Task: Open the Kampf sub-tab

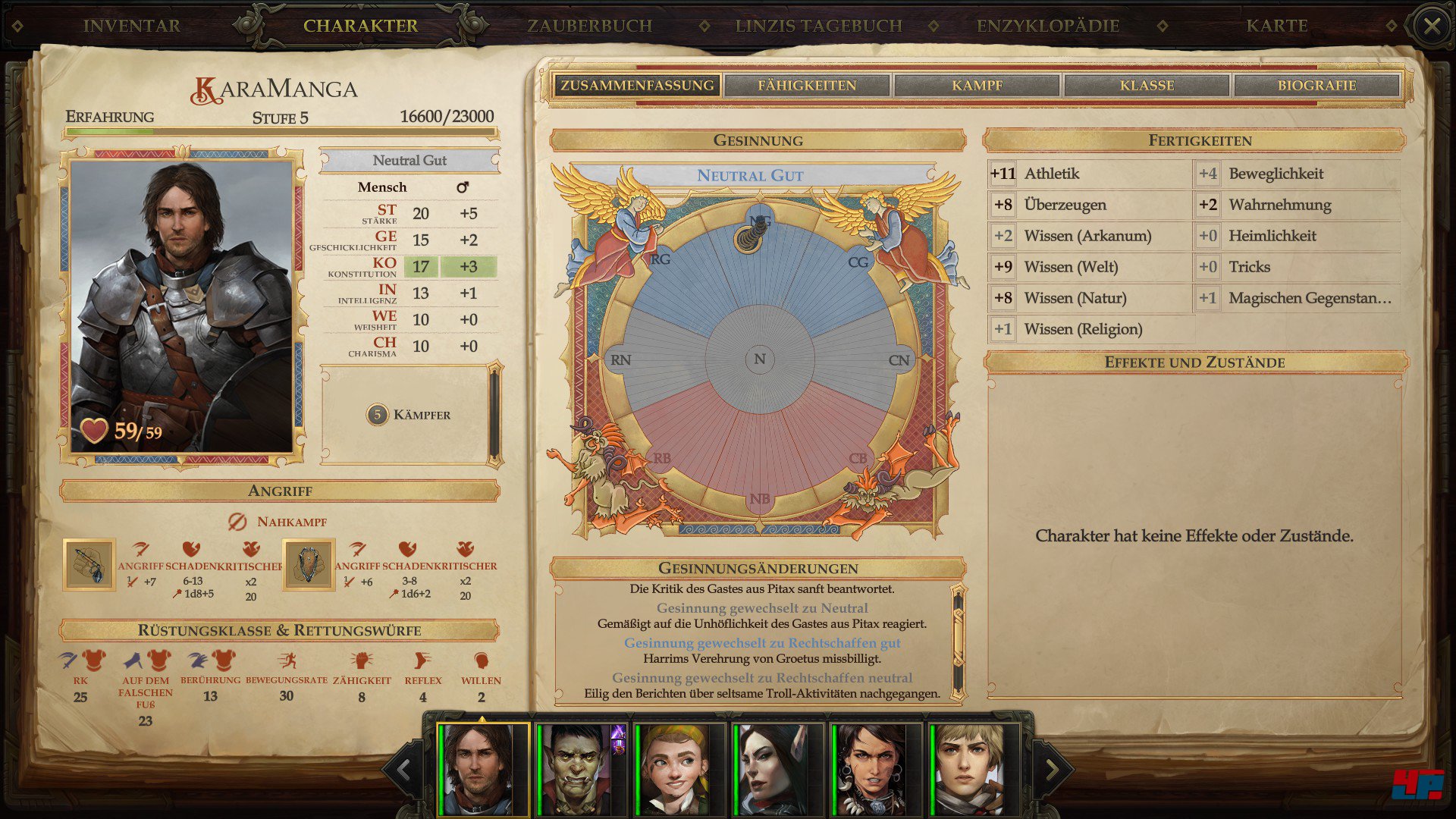Action: (x=977, y=86)
